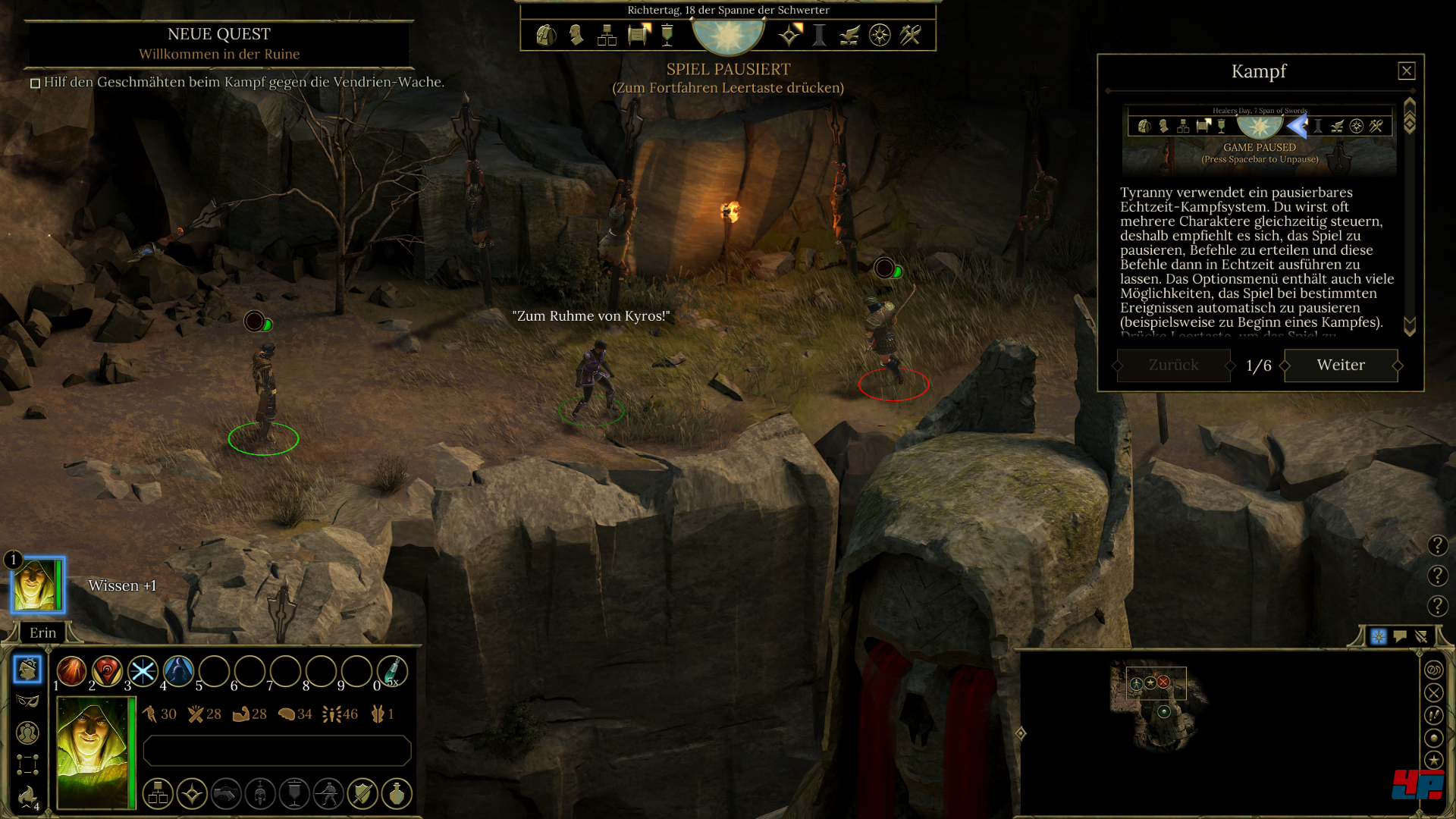Open the journal scroll icon
This screenshot has height=819, width=1456.
(x=639, y=35)
